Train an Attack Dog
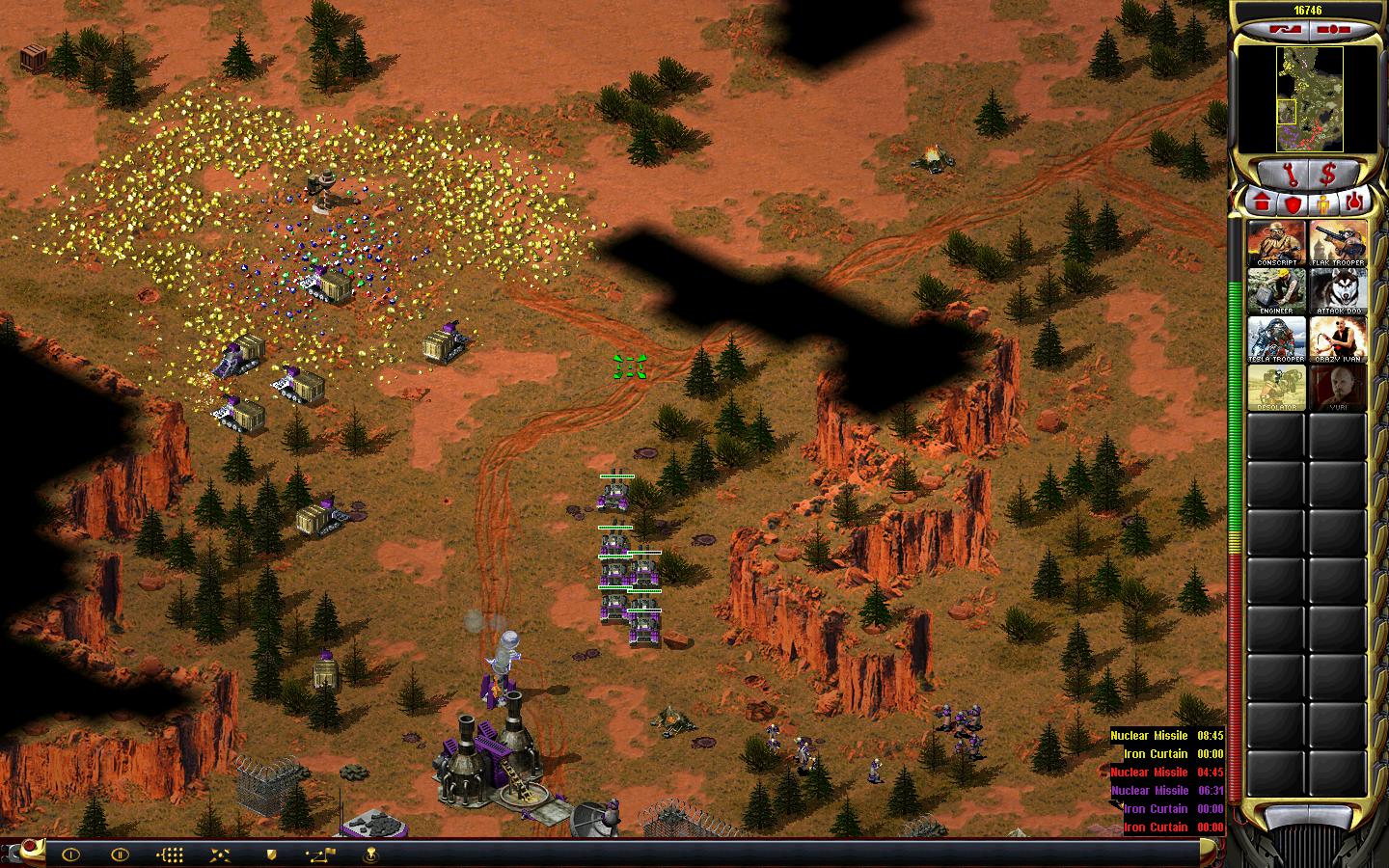1389x868 pixels. coord(1338,291)
